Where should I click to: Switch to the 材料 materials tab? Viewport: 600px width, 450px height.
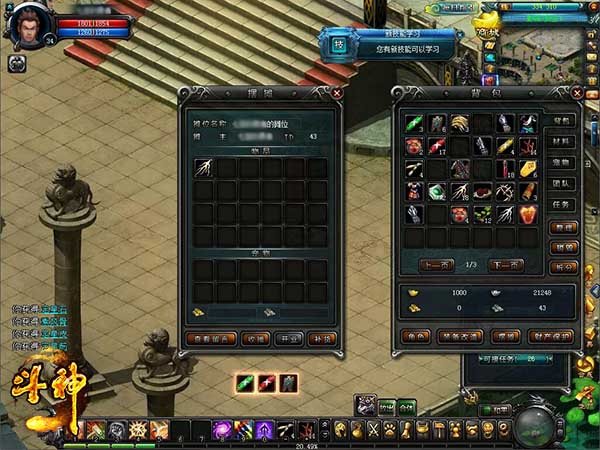(x=561, y=141)
